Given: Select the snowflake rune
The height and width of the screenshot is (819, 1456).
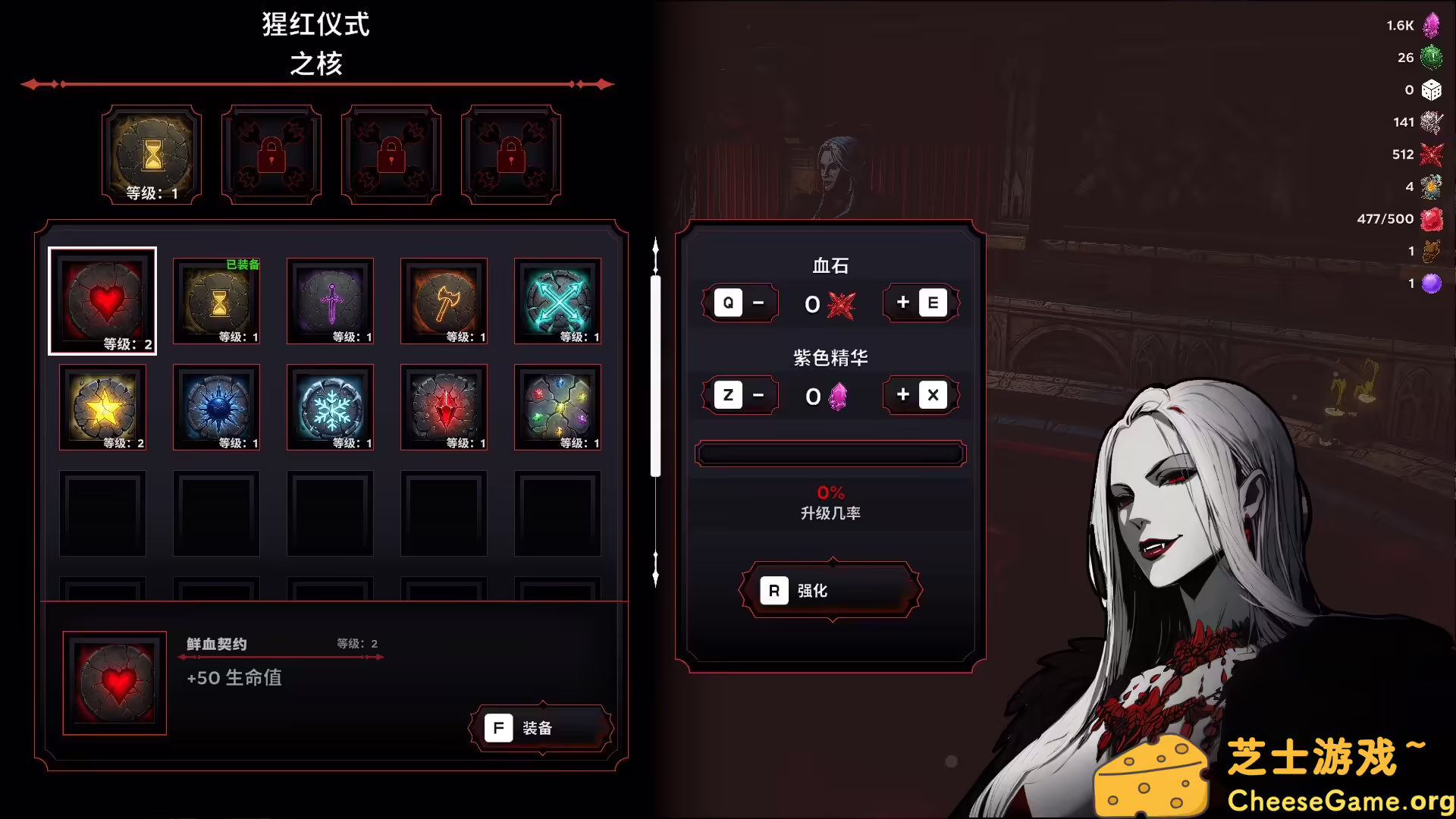Looking at the screenshot, I should pos(330,407).
